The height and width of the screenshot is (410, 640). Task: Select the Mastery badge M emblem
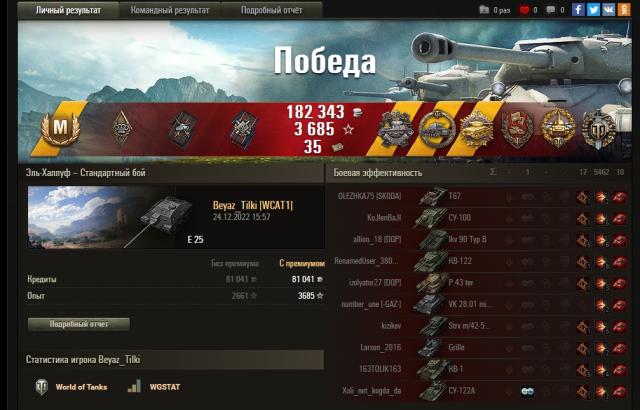pos(59,128)
